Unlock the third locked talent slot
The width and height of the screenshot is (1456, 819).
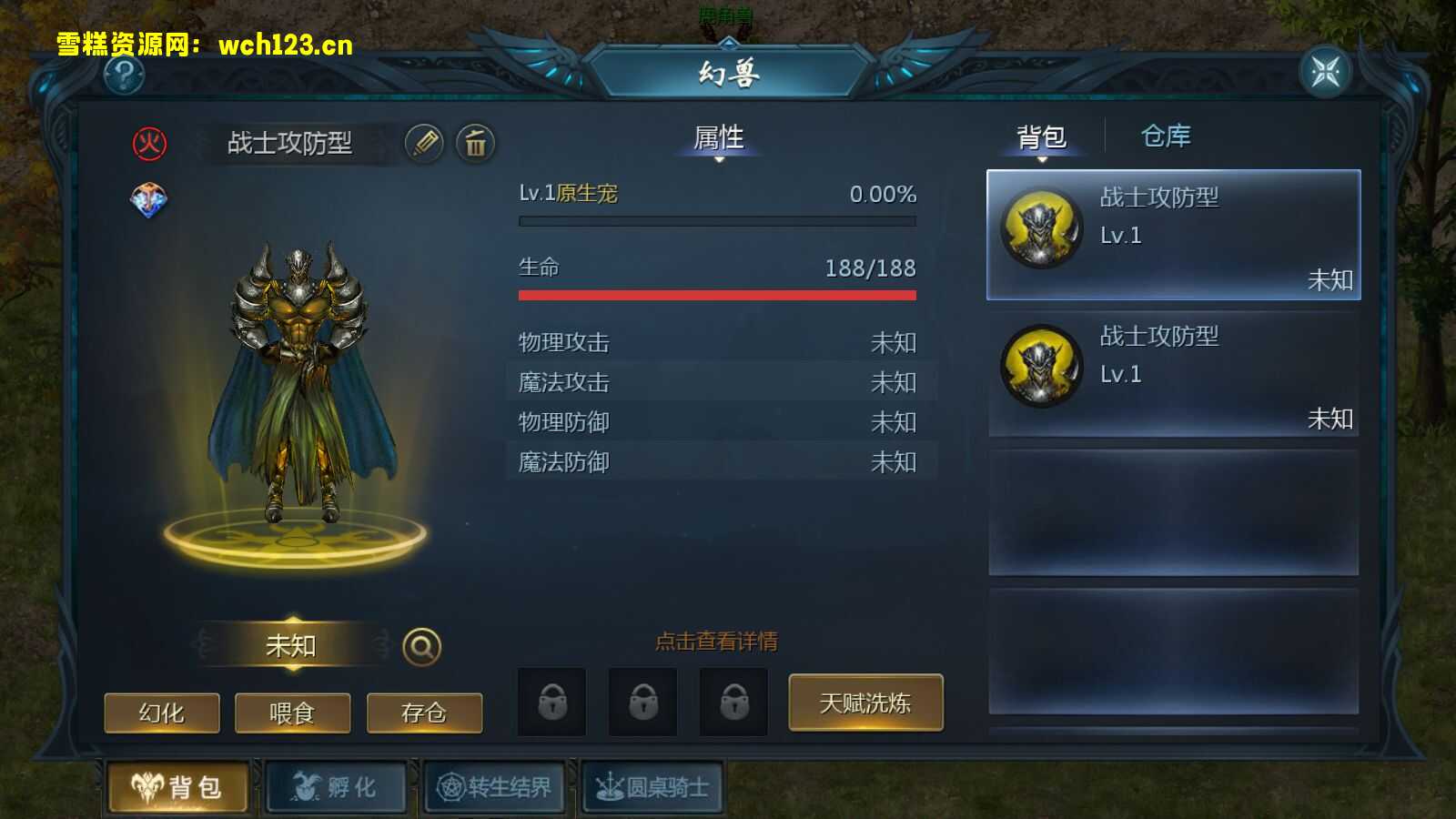click(x=733, y=702)
